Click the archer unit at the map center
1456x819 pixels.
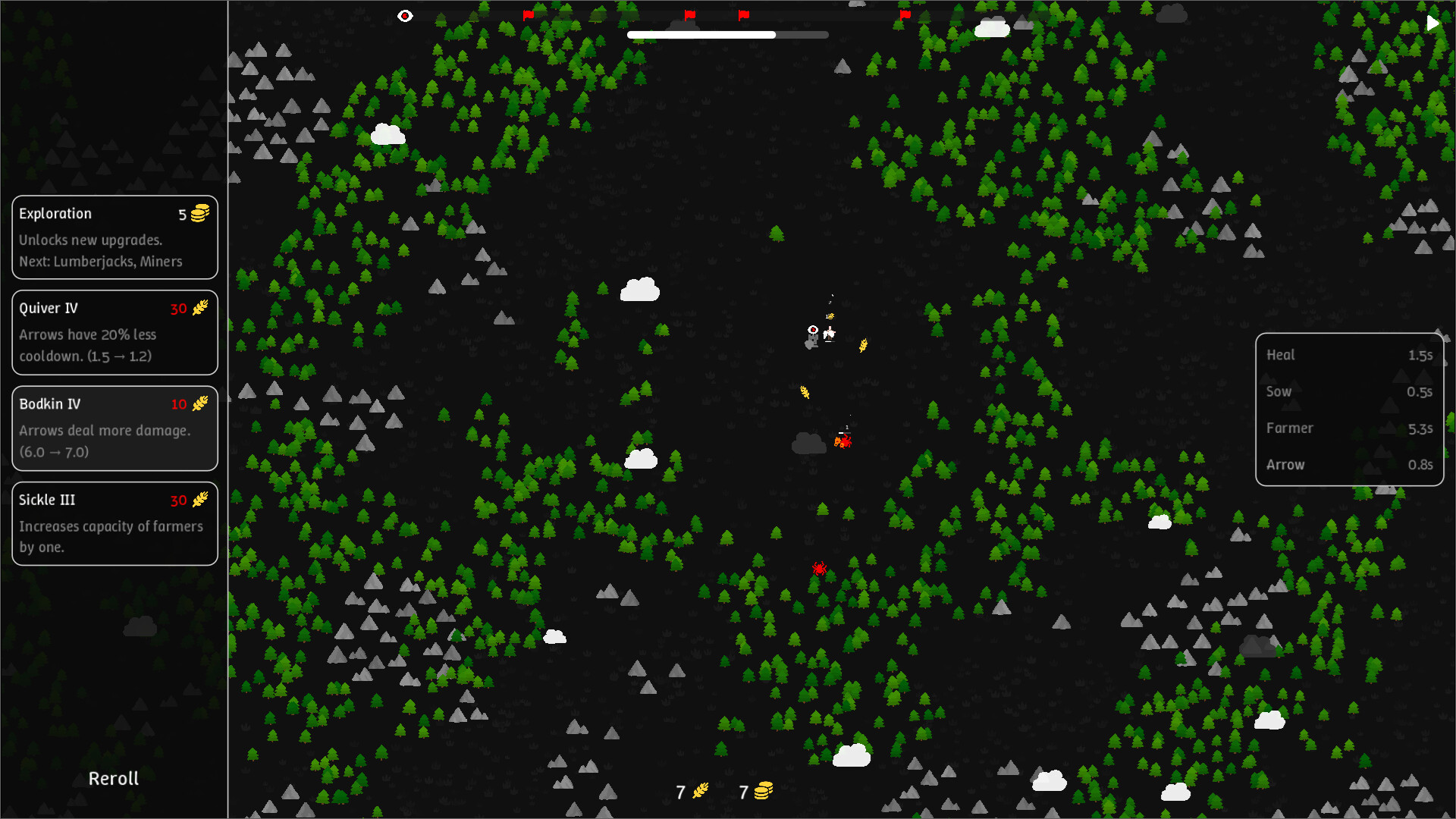(x=829, y=334)
